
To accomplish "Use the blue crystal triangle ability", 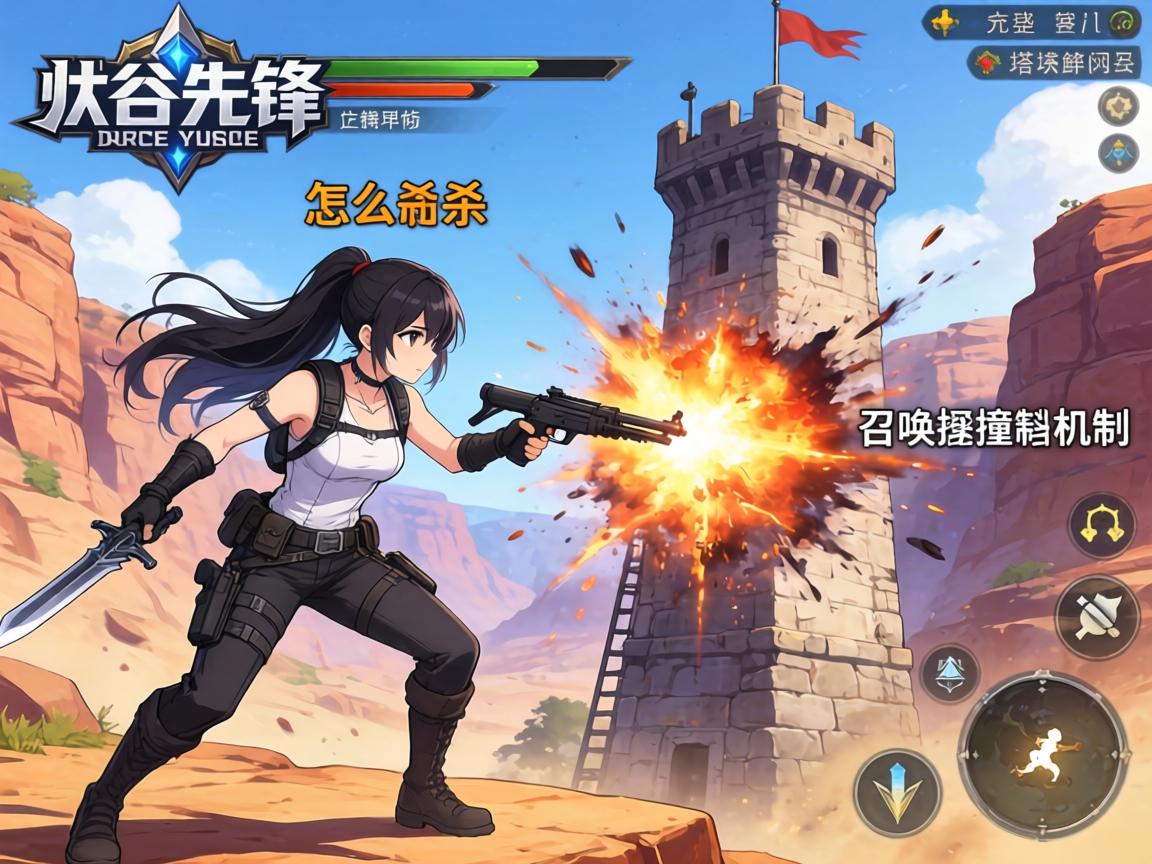I will (x=948, y=672).
